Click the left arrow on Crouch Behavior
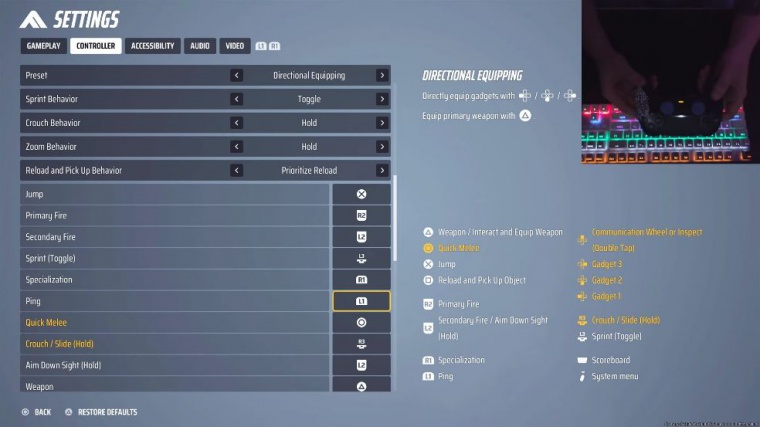The width and height of the screenshot is (760, 427). tap(237, 123)
